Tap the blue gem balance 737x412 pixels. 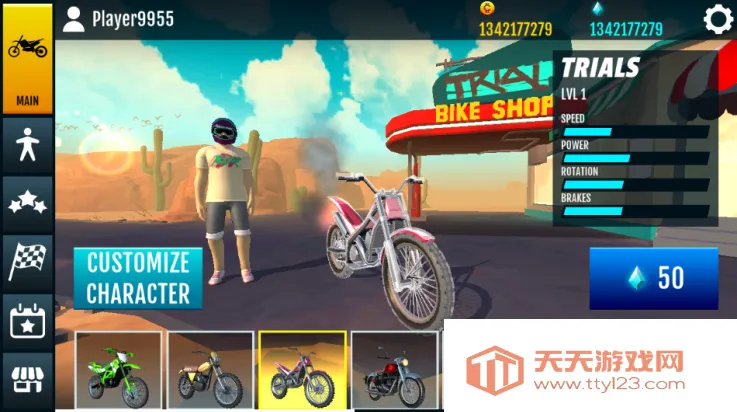click(625, 28)
